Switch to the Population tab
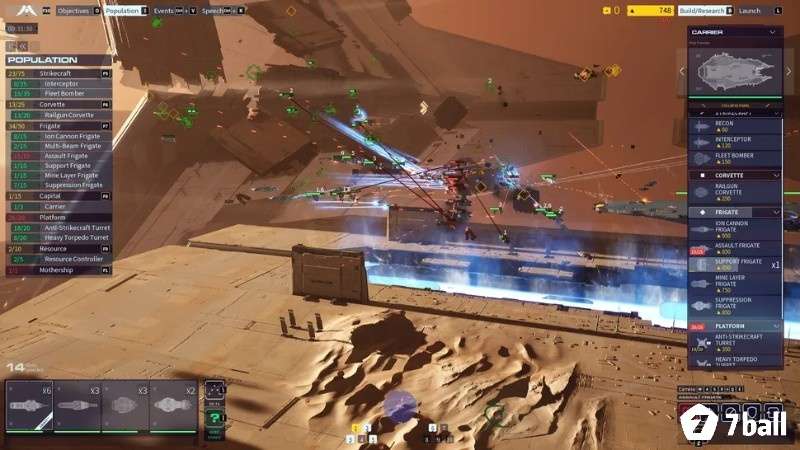The width and height of the screenshot is (800, 450). coord(122,10)
